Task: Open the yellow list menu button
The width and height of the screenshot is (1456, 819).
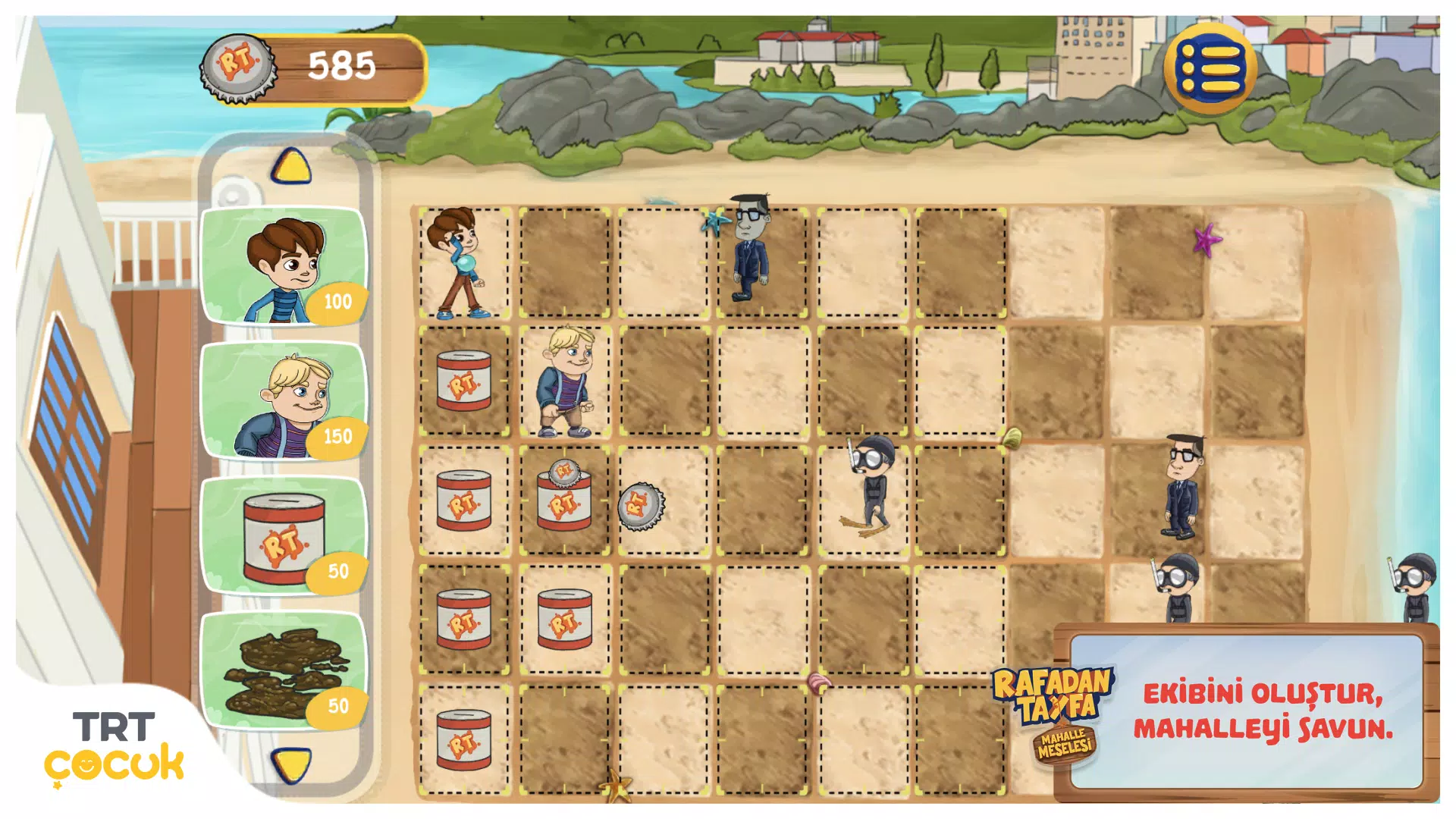Action: (1210, 68)
